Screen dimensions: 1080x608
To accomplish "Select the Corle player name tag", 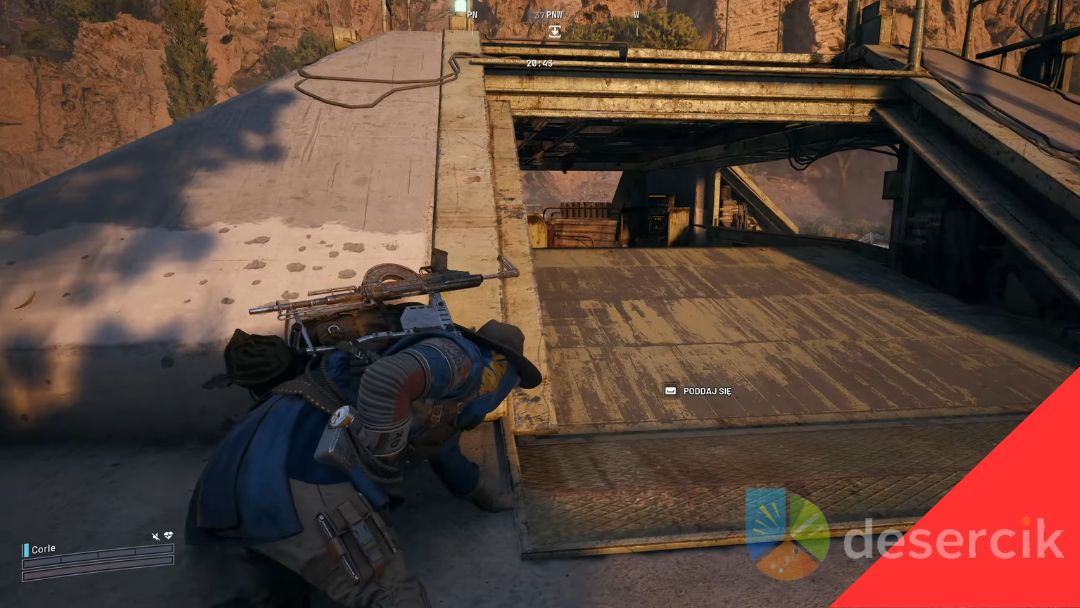I will (x=43, y=549).
